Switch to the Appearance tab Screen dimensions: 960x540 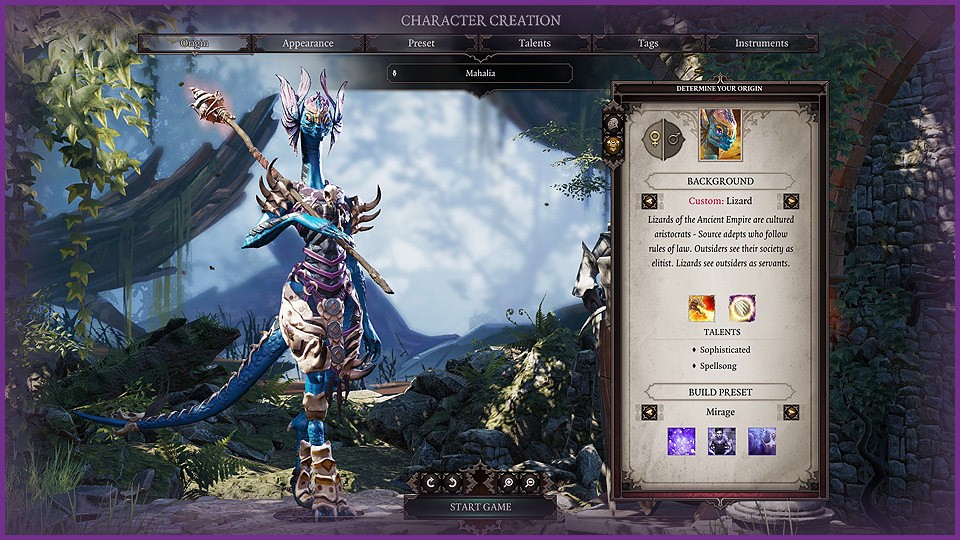pos(308,44)
